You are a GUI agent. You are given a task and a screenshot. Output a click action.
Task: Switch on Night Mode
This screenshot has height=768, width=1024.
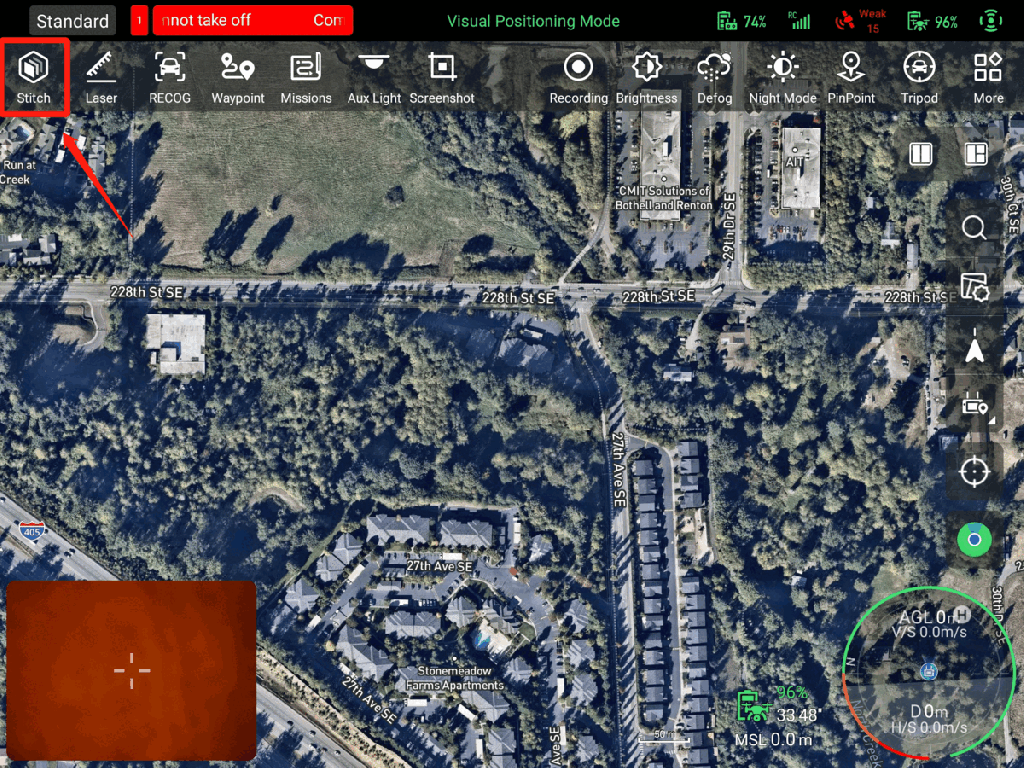[x=782, y=76]
